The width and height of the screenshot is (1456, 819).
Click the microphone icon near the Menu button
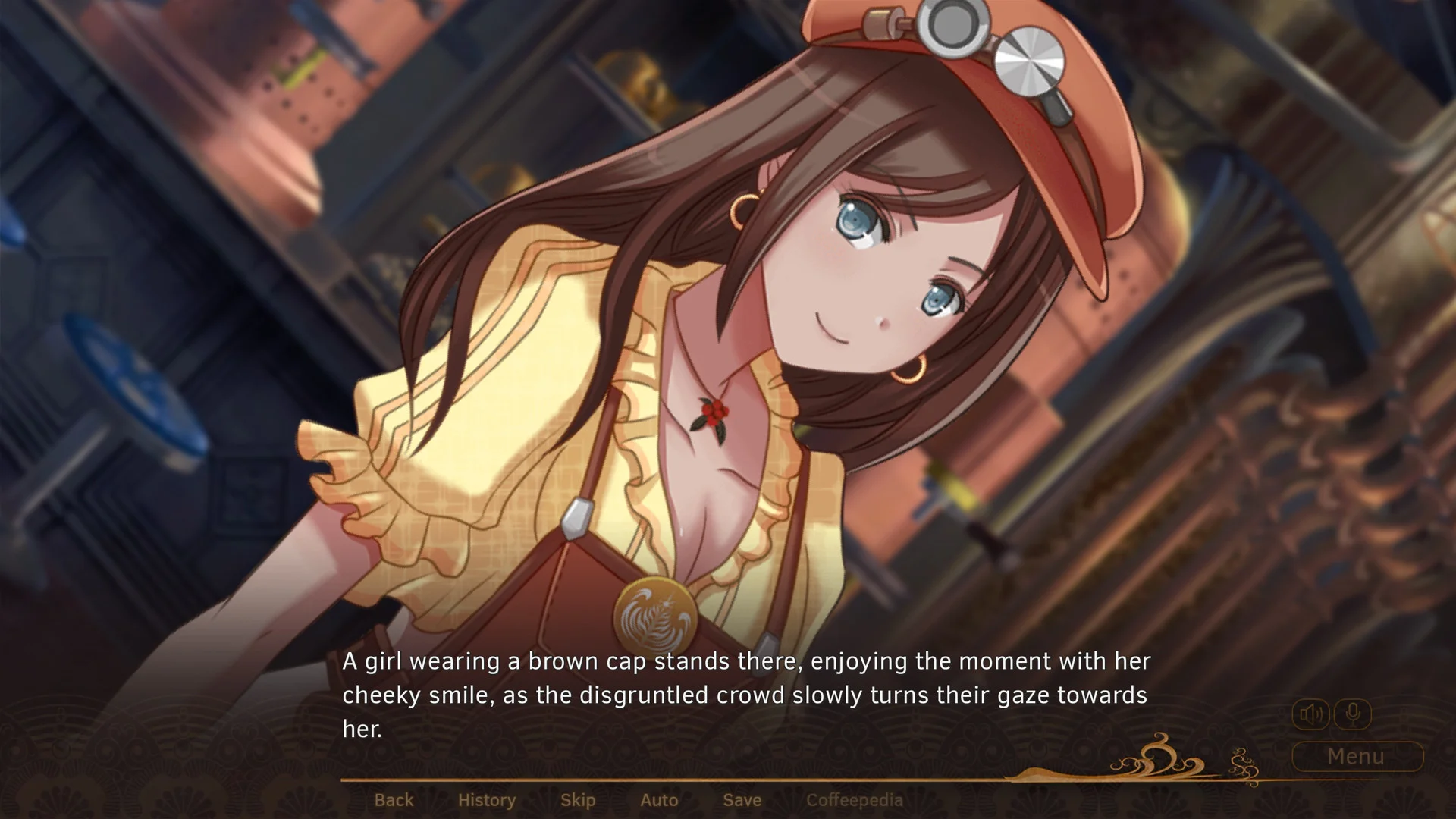pyautogui.click(x=1354, y=713)
